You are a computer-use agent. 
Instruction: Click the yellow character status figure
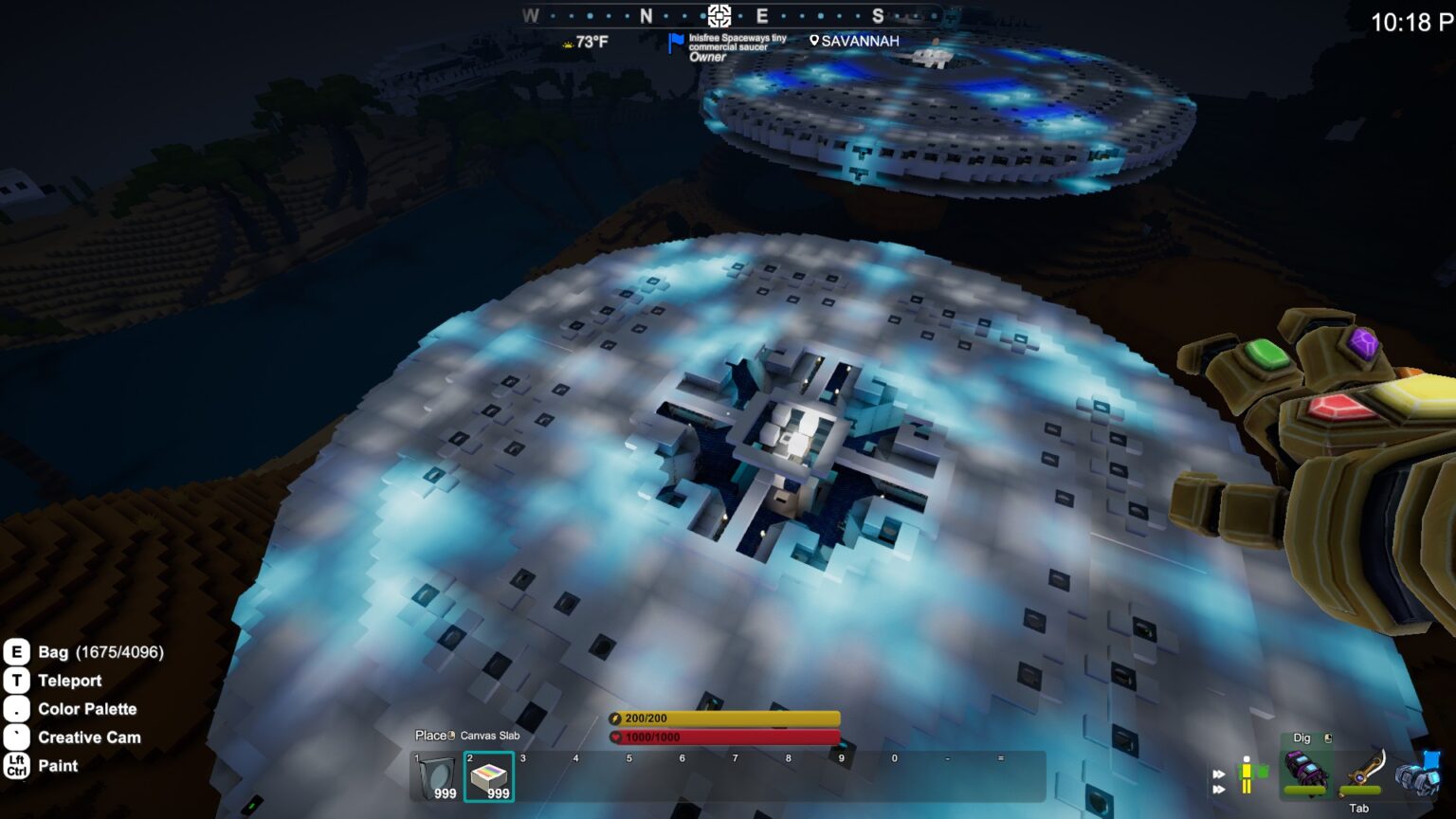(1248, 773)
